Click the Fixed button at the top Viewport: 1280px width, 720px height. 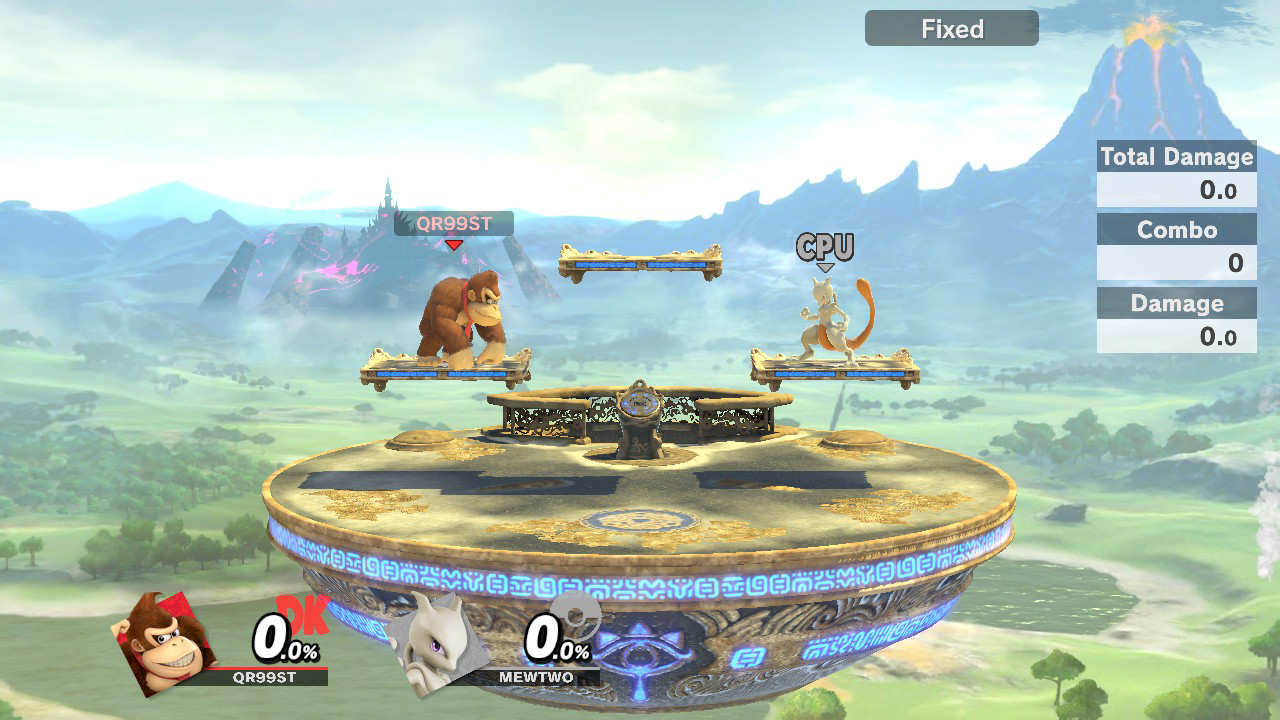(x=950, y=28)
